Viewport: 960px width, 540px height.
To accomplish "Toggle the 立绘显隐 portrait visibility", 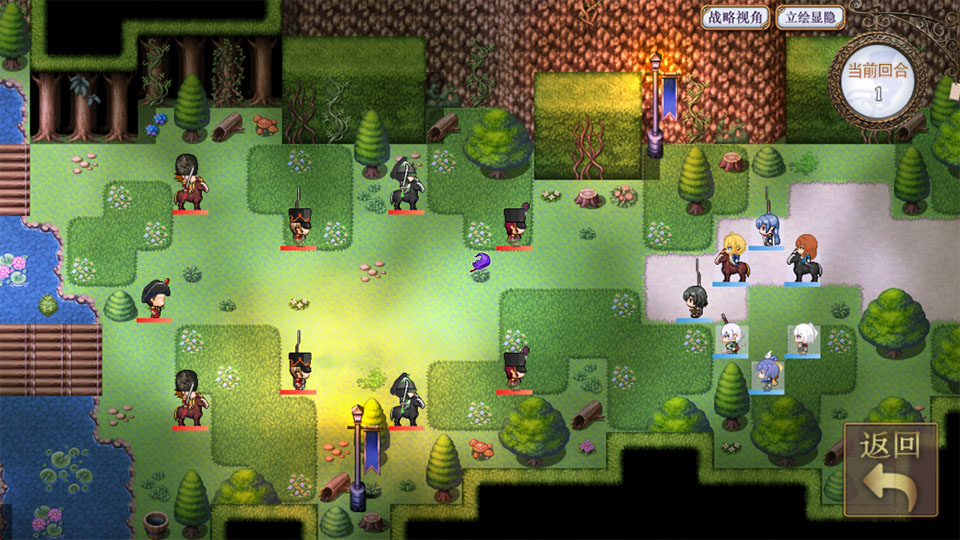I will [810, 17].
